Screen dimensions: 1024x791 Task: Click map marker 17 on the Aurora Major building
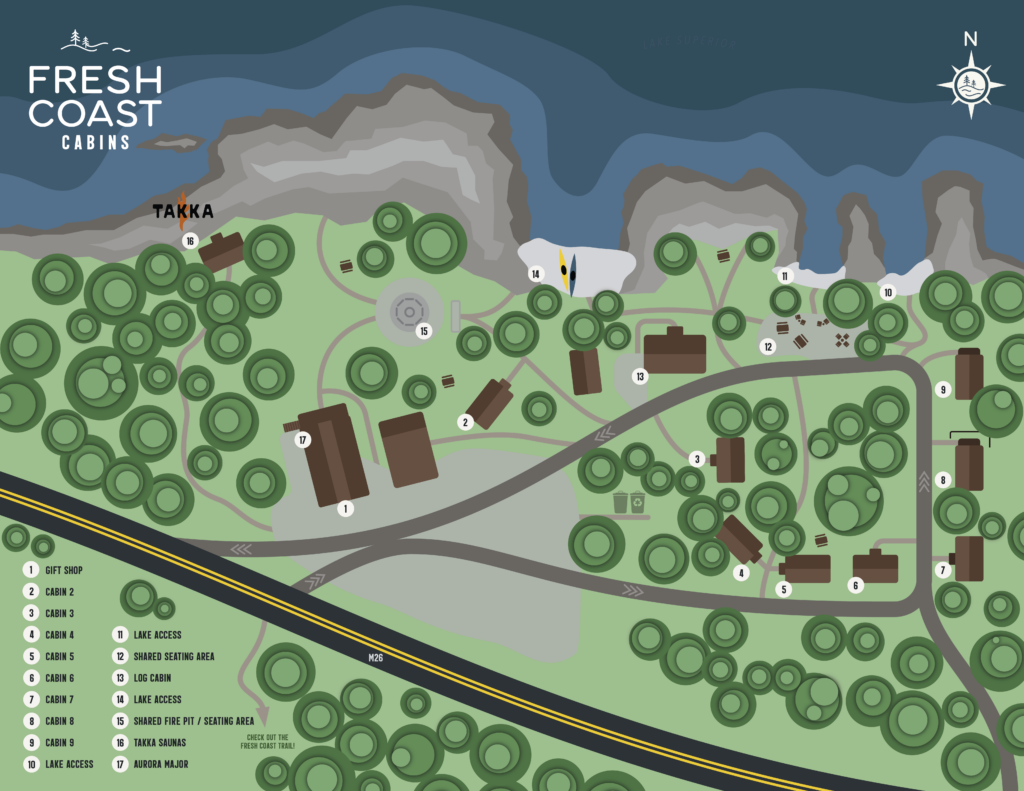point(303,439)
